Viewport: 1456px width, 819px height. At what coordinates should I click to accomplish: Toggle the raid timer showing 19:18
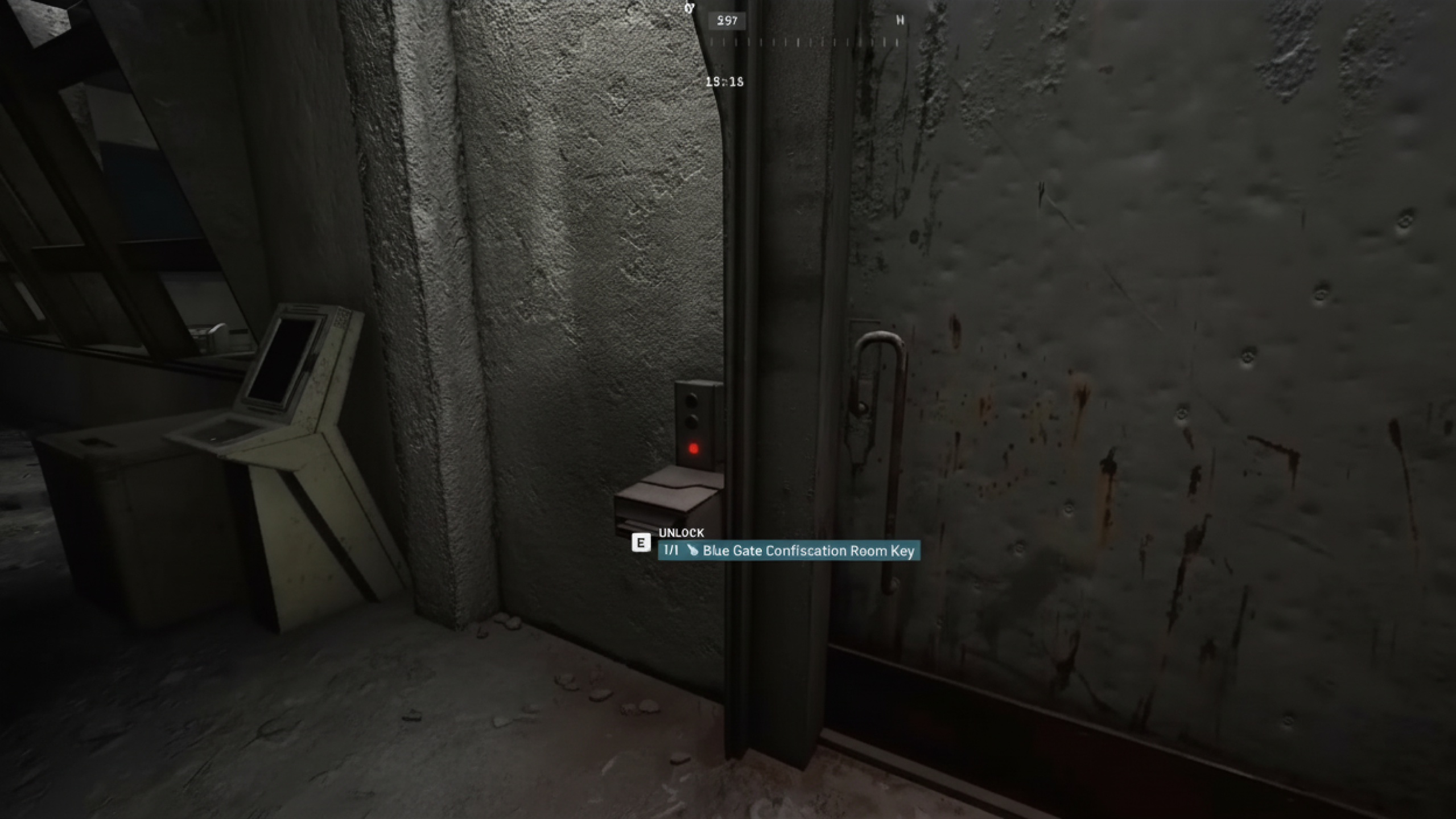click(x=724, y=81)
